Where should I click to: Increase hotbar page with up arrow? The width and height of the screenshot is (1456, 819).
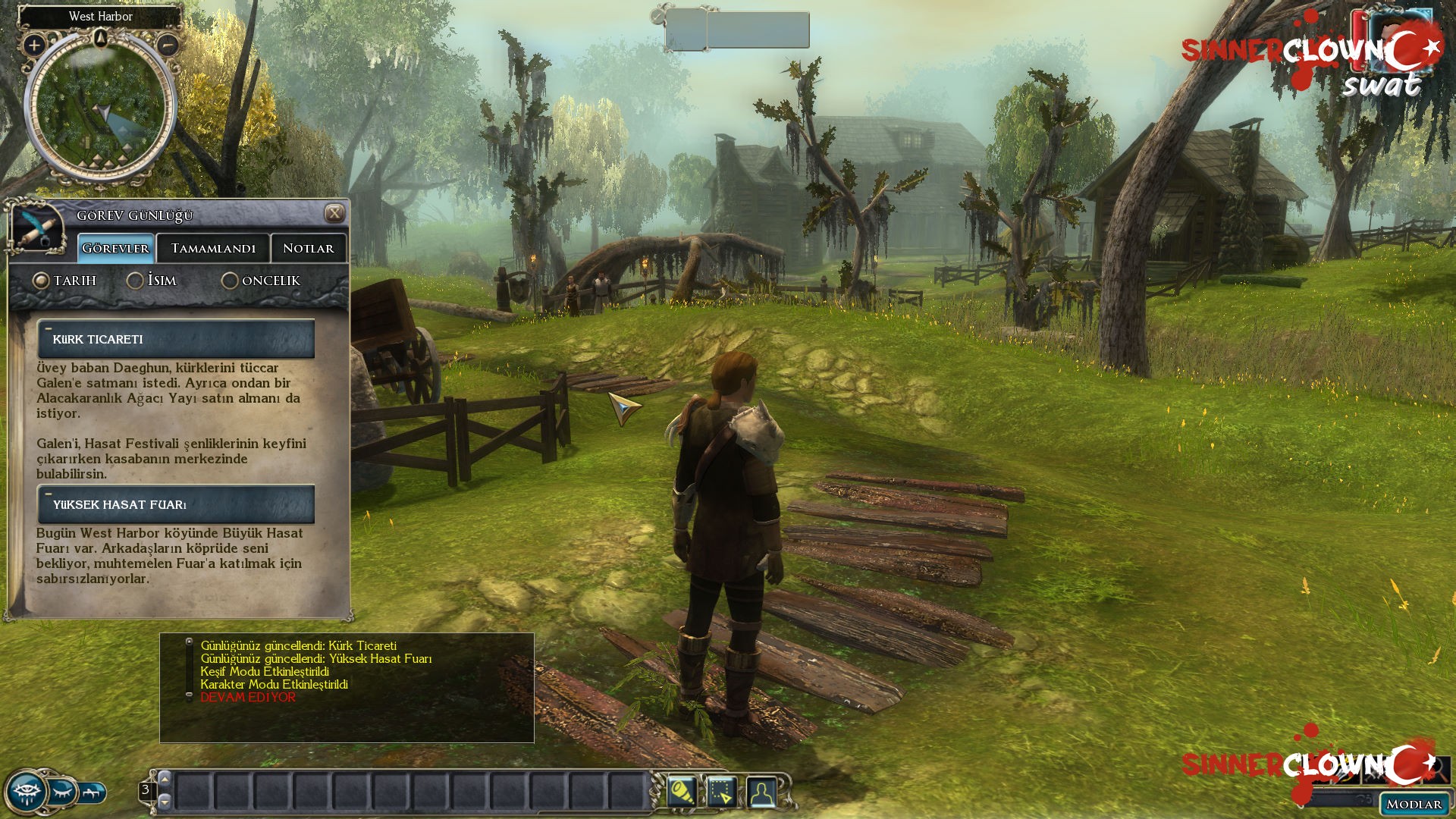(165, 780)
